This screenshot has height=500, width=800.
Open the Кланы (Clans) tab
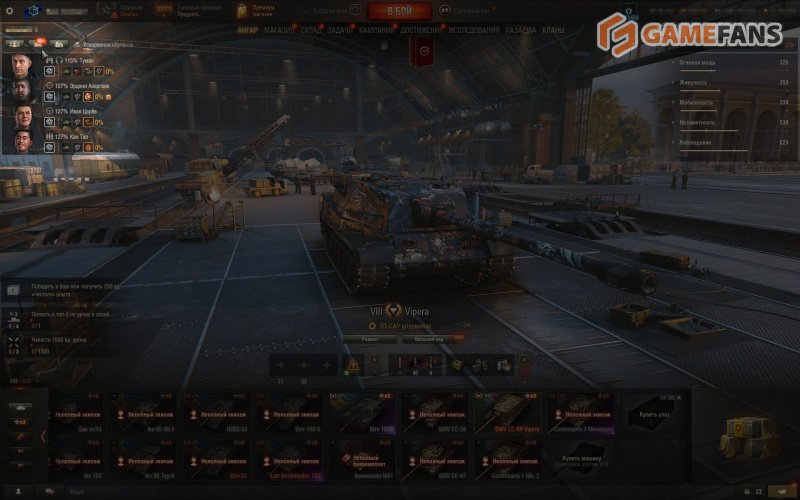553,31
